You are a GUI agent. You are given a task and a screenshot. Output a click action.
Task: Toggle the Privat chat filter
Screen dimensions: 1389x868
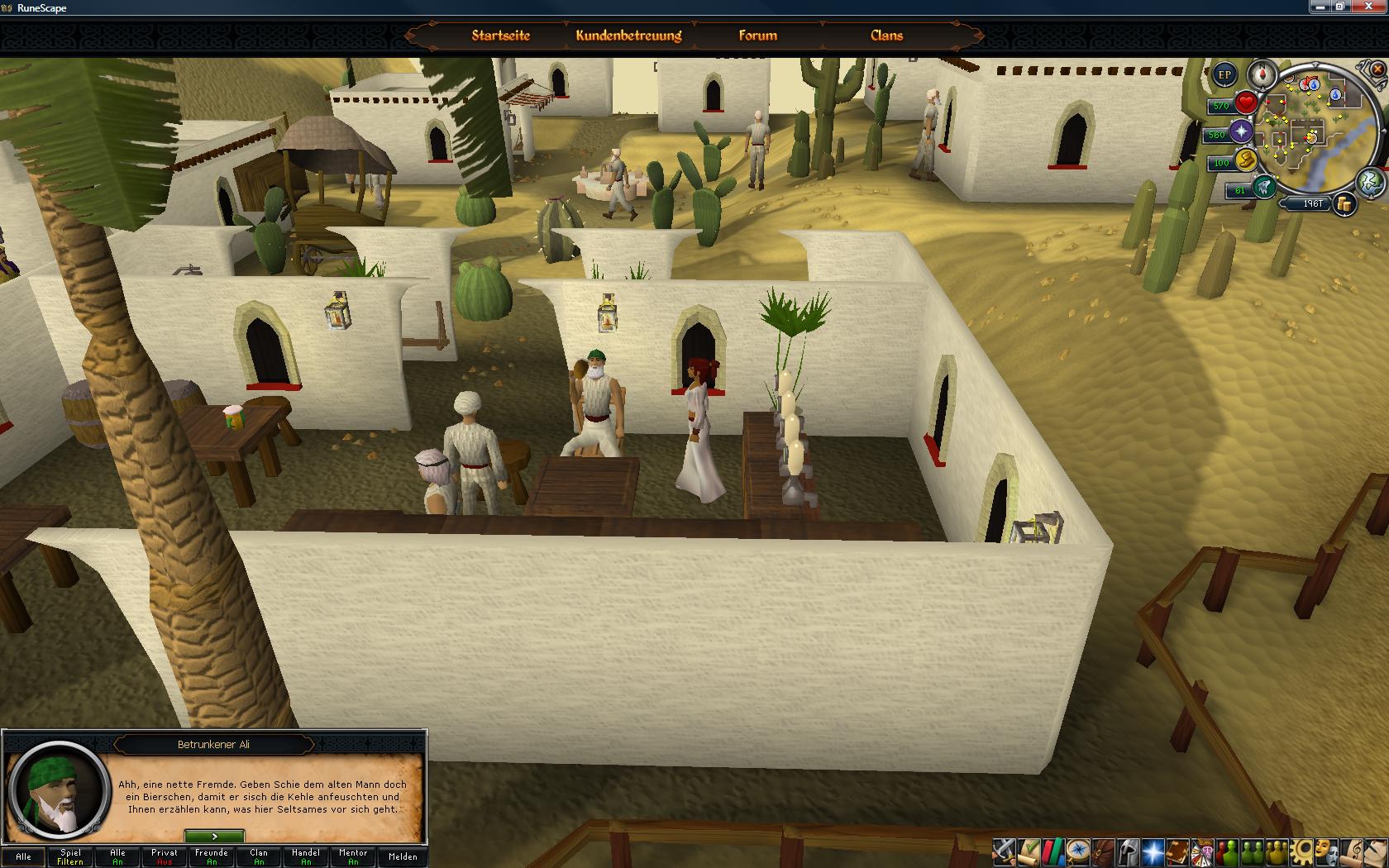click(x=165, y=856)
